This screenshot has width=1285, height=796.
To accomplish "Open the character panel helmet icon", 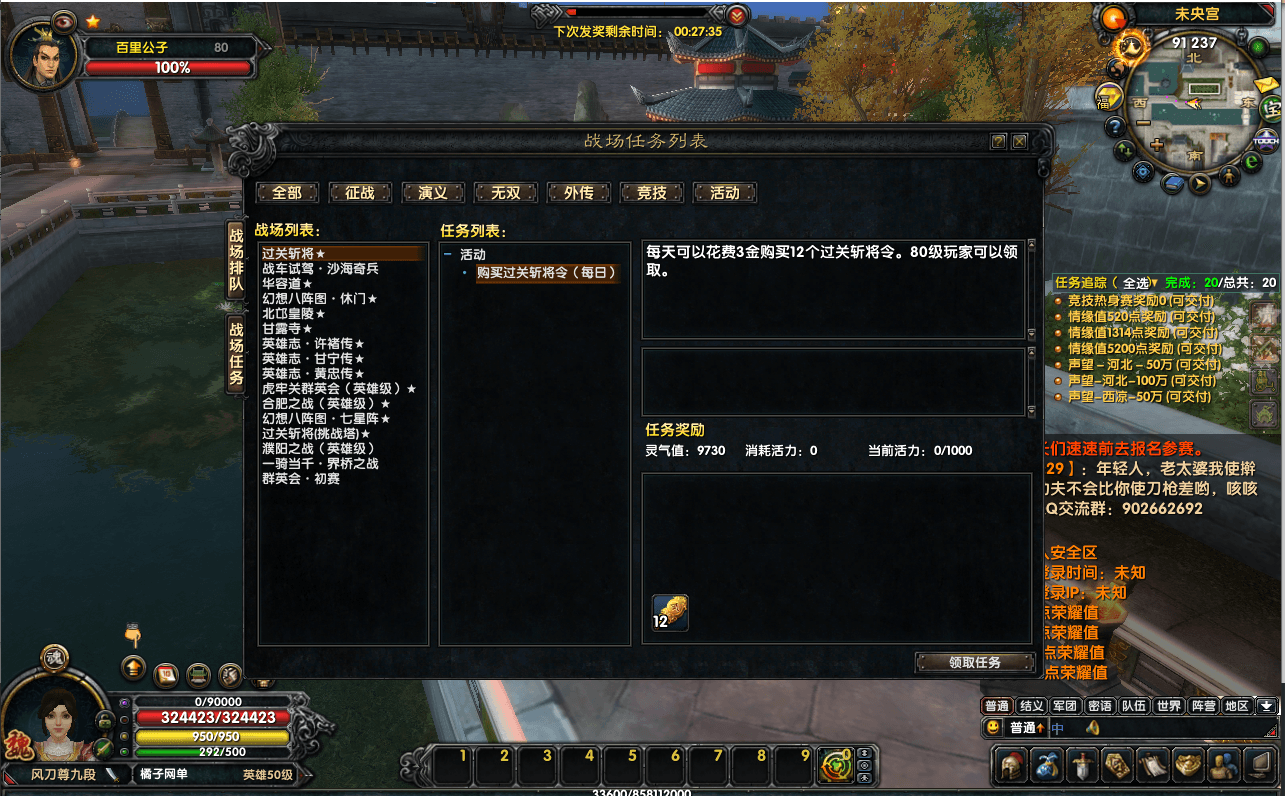I will pyautogui.click(x=1011, y=765).
